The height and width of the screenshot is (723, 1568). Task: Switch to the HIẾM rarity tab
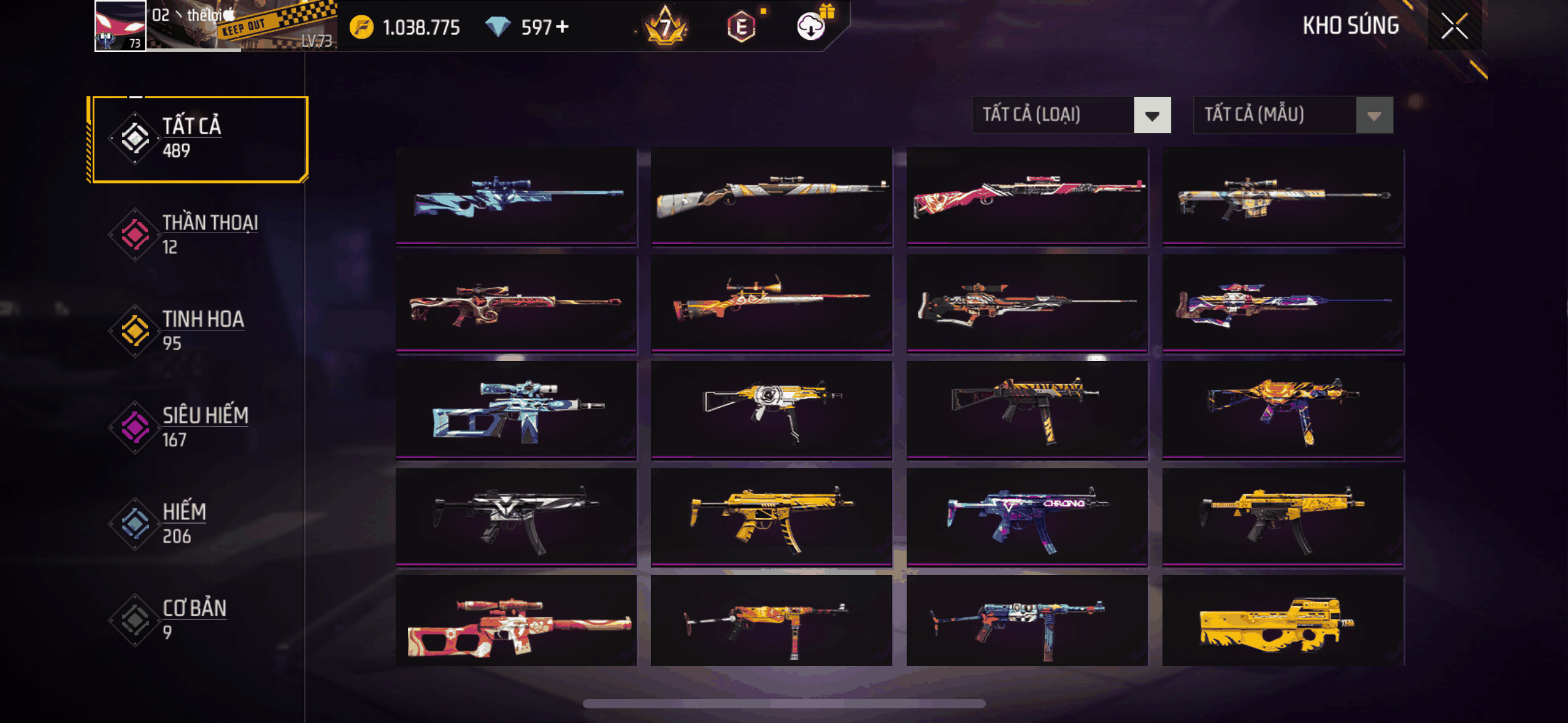(196, 524)
